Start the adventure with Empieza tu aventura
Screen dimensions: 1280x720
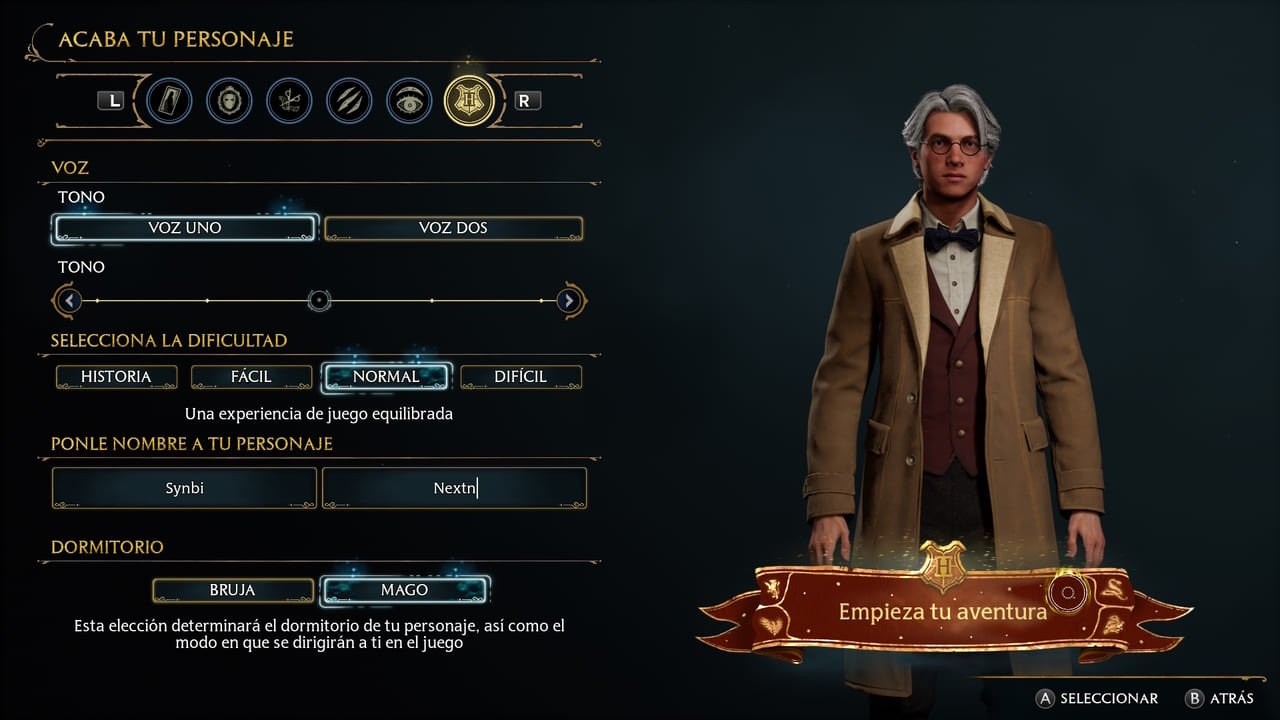click(942, 611)
